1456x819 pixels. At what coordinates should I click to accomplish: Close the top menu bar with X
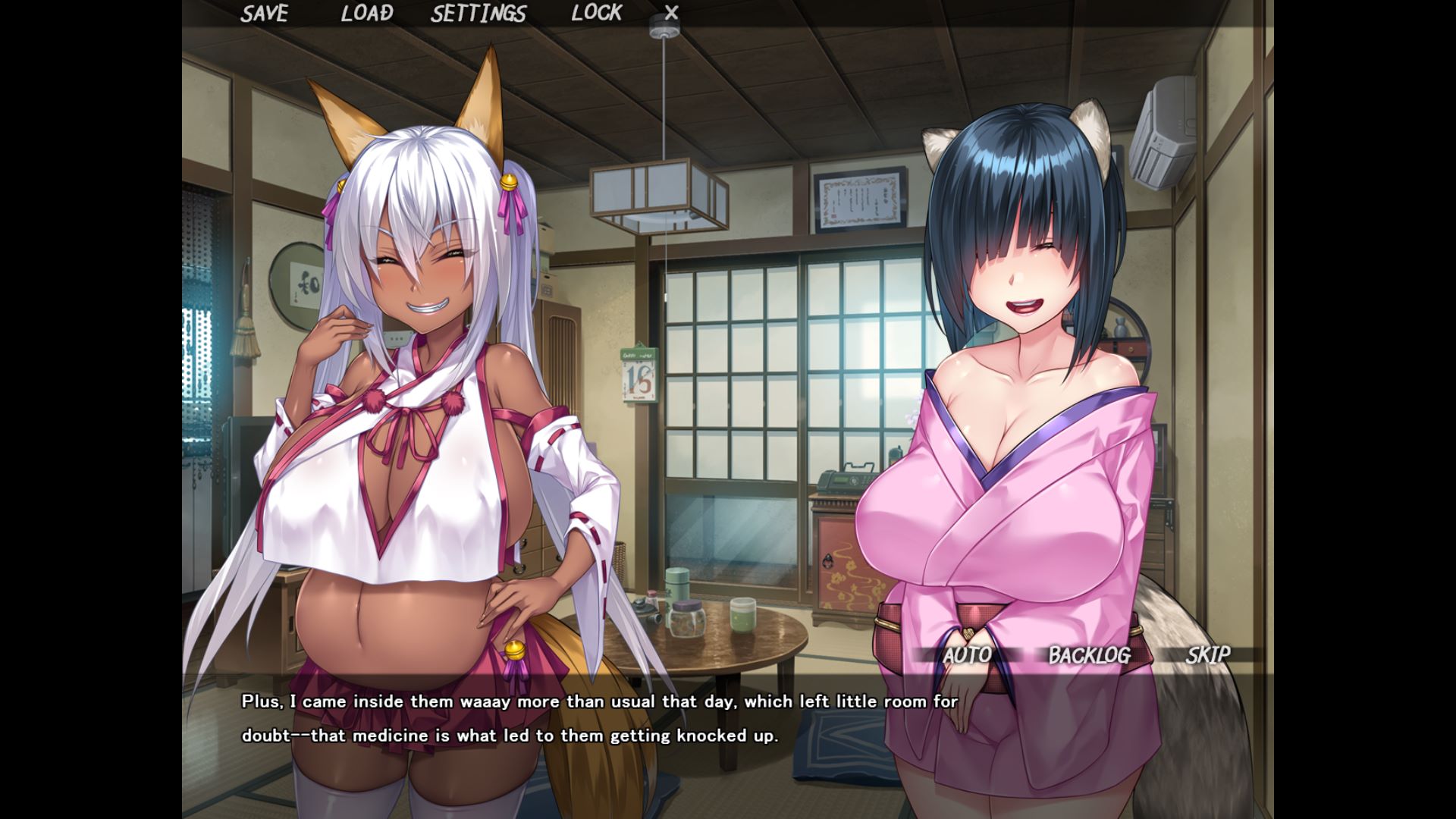(671, 13)
